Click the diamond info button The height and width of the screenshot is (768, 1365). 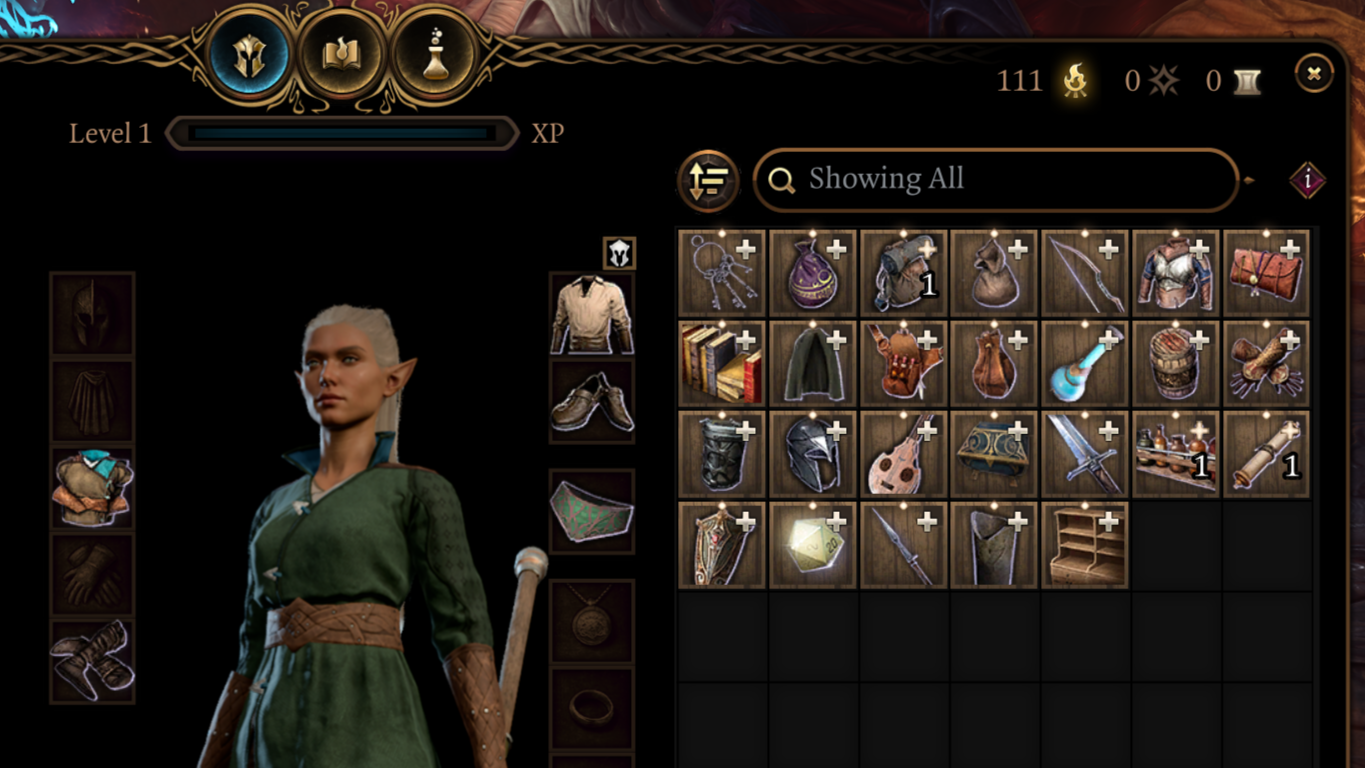coord(1307,181)
